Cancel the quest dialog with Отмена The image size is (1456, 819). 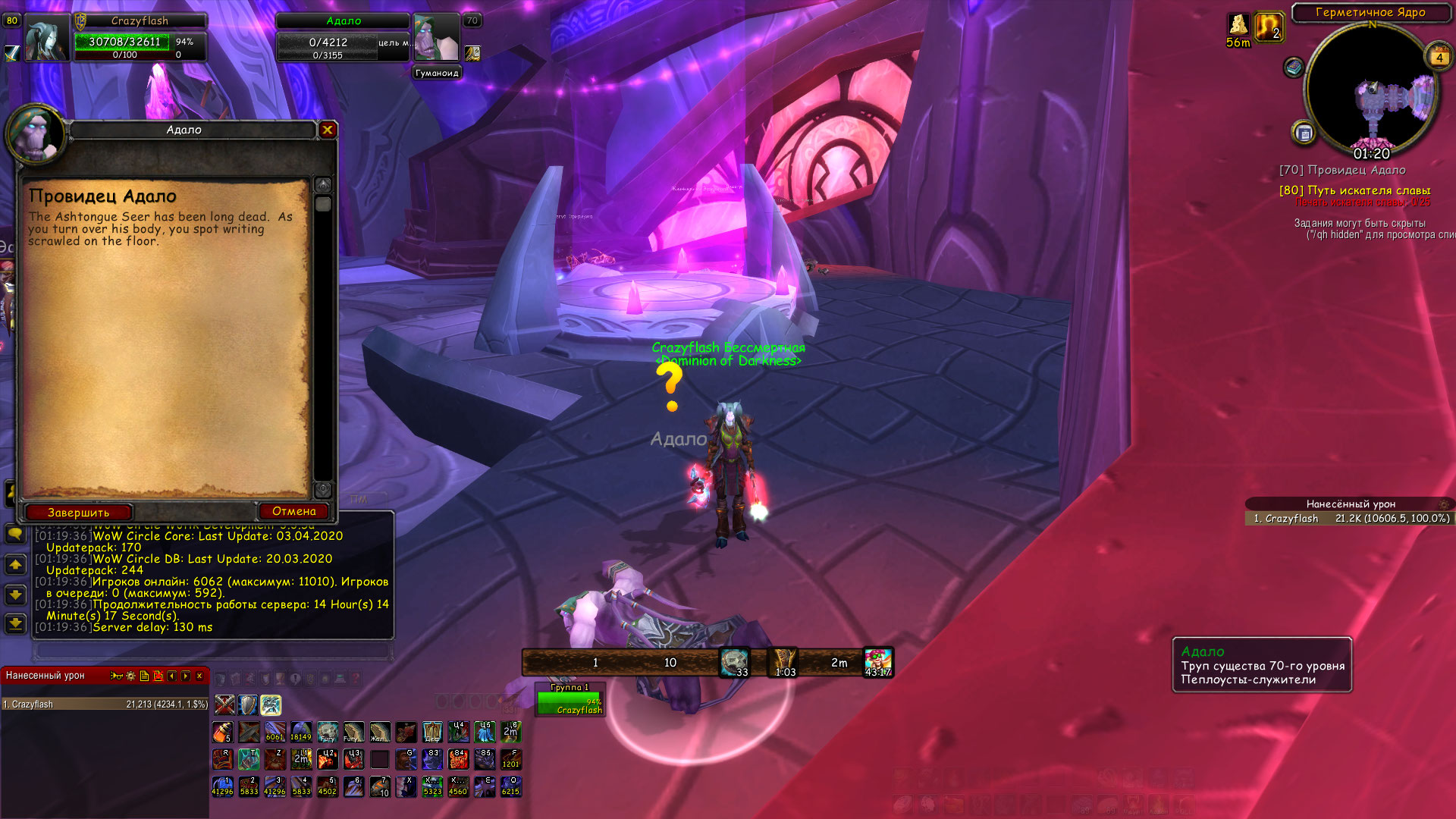pos(293,512)
